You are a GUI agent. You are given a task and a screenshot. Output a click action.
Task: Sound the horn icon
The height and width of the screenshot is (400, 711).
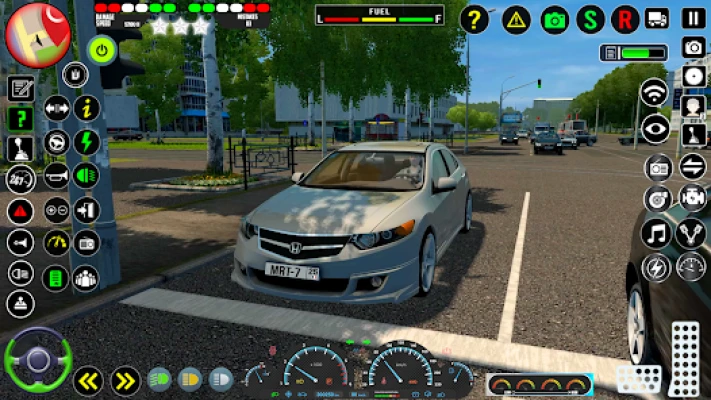56,177
